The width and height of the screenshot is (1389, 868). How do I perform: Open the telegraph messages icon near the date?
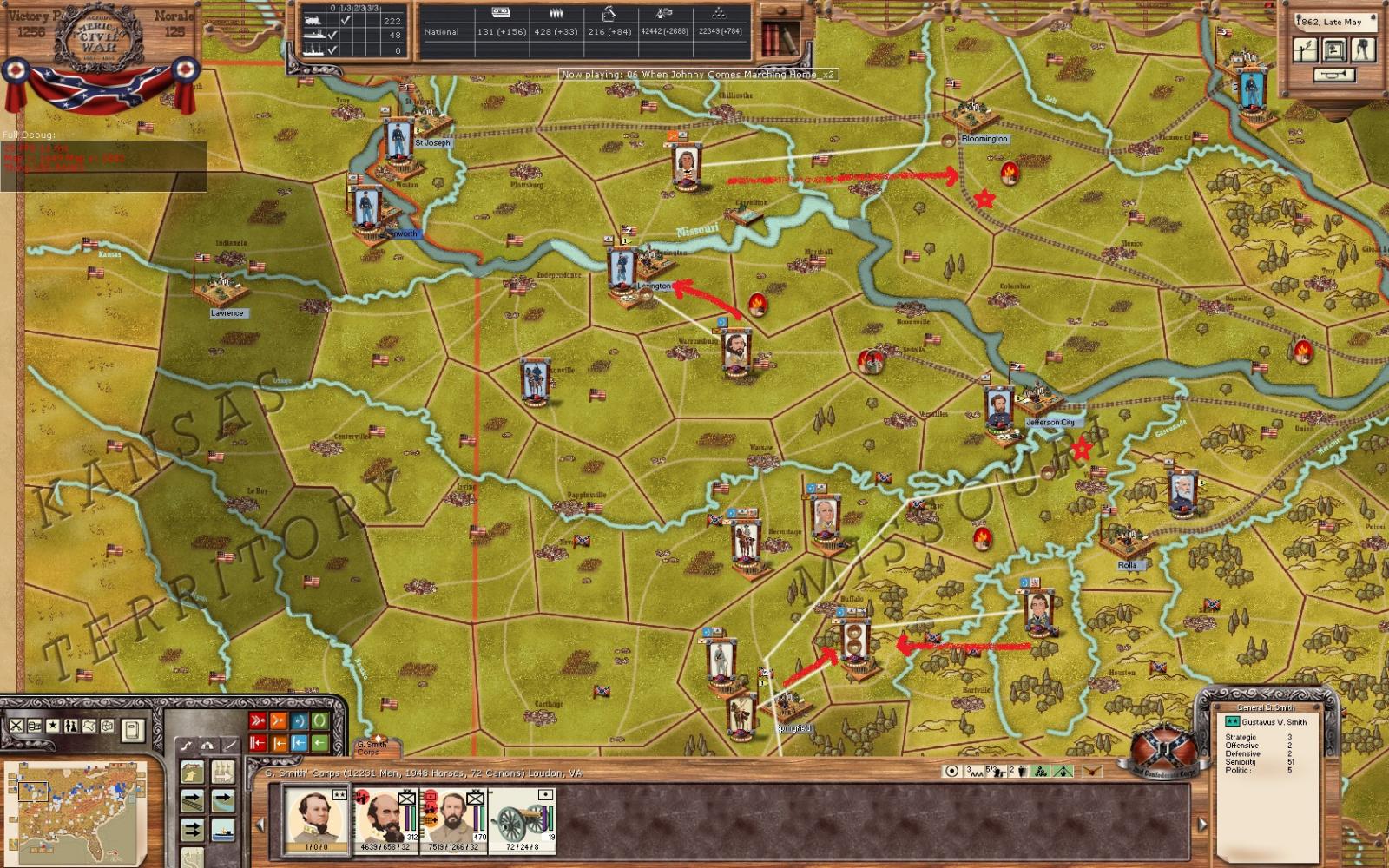1306,49
